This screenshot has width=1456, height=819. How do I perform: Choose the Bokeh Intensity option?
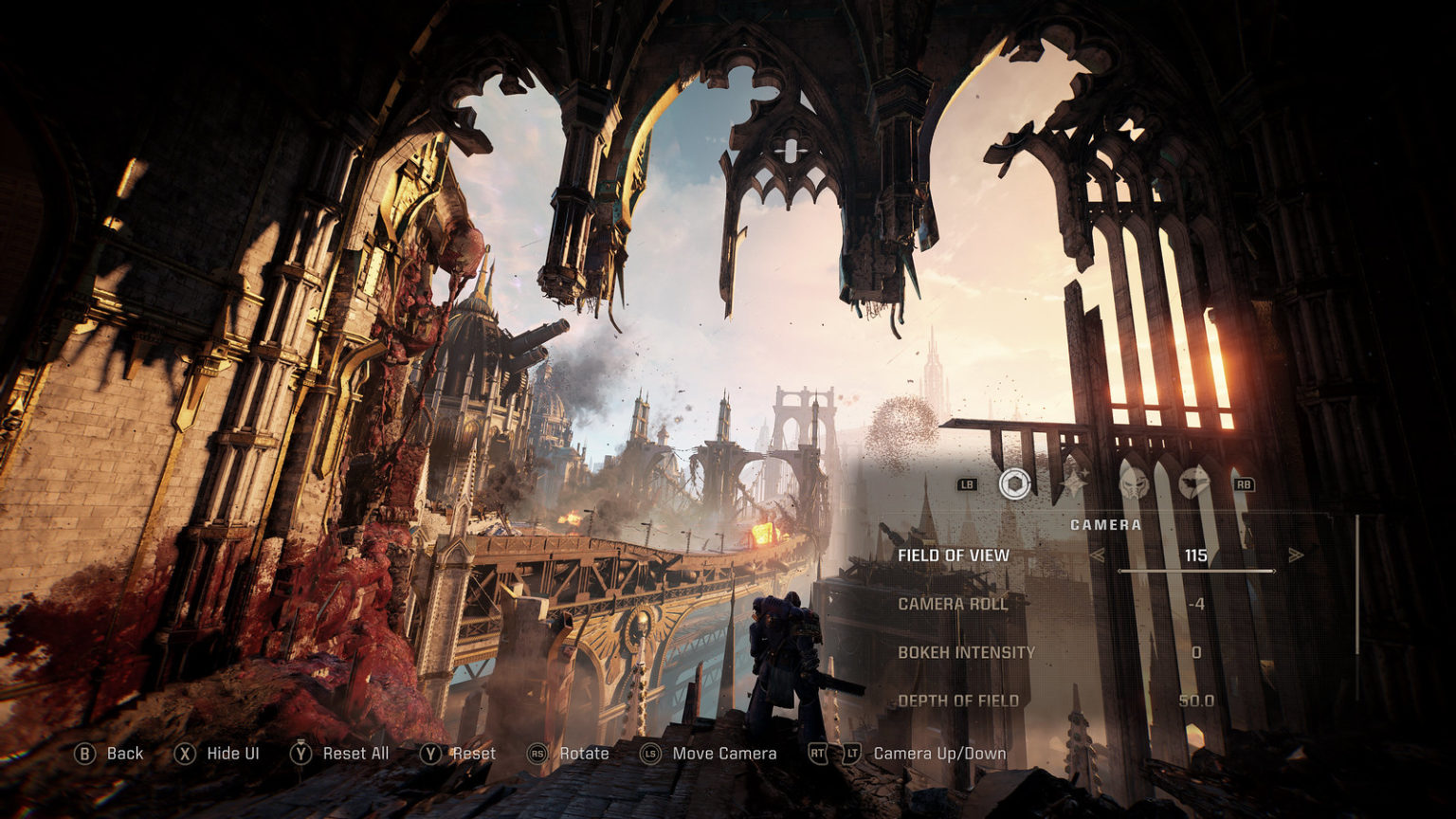click(x=966, y=652)
